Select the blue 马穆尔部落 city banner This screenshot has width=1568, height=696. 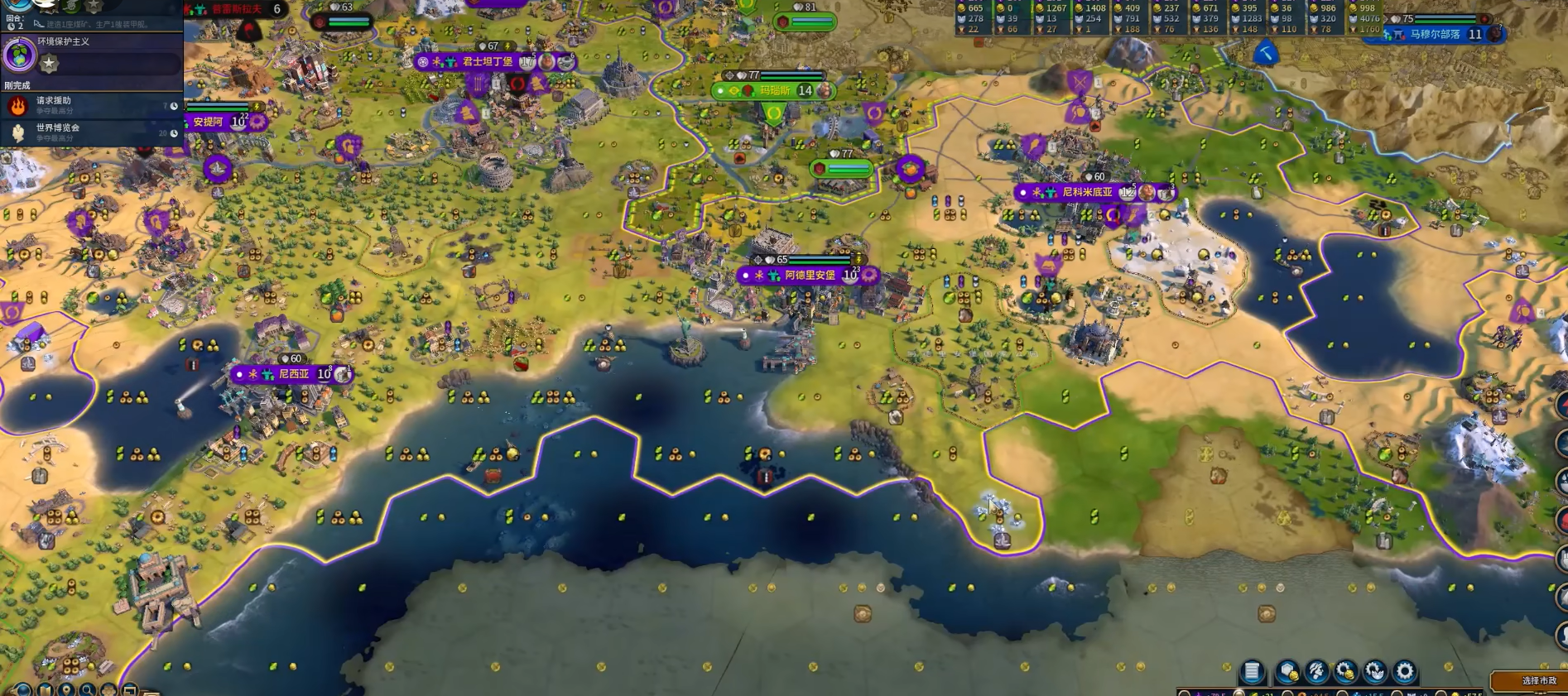[1435, 35]
